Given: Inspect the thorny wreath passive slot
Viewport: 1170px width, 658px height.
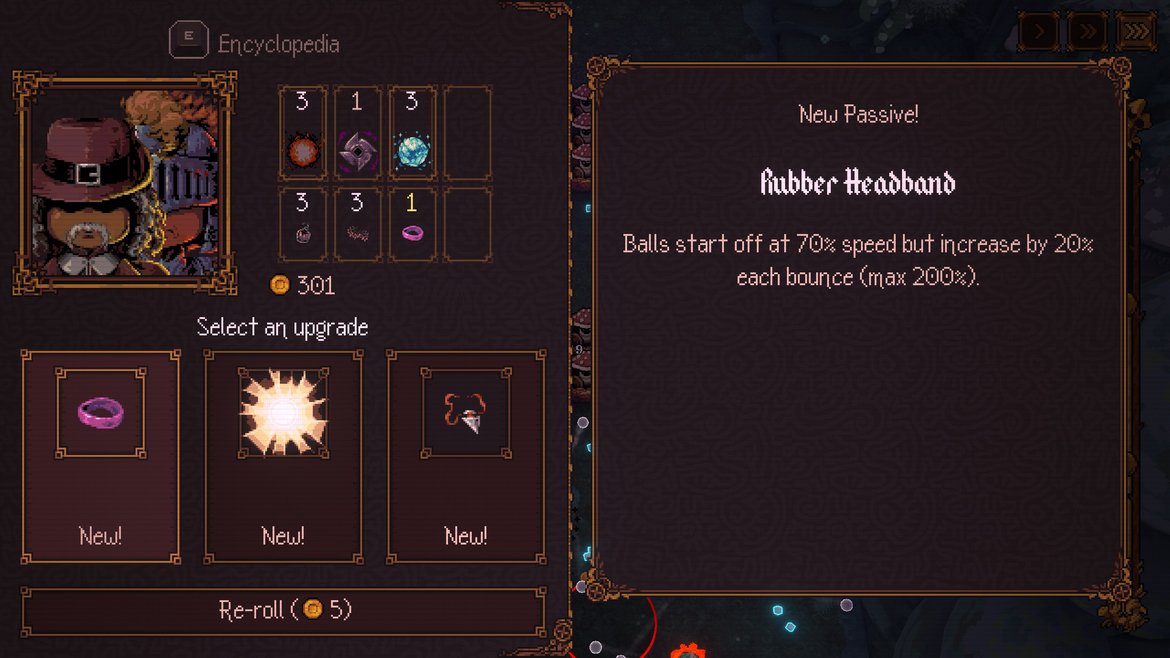Looking at the screenshot, I should (x=357, y=224).
